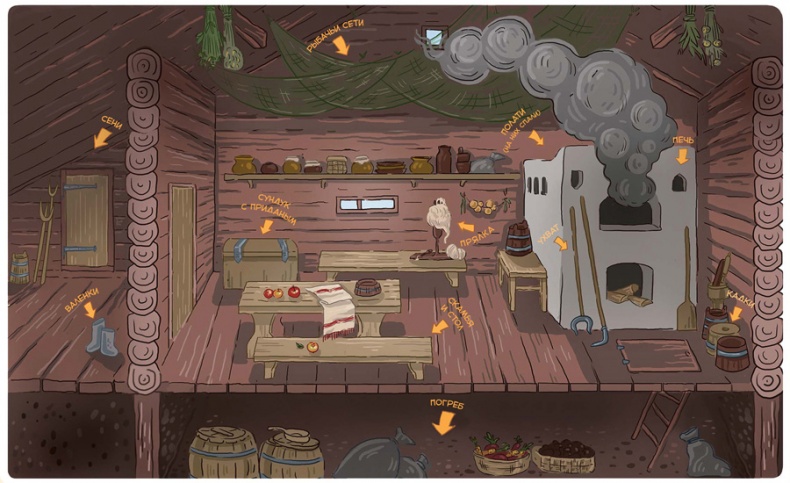Viewport: 790px width, 483px height.
Task: Select the "Печь" label
Action: 683,140
